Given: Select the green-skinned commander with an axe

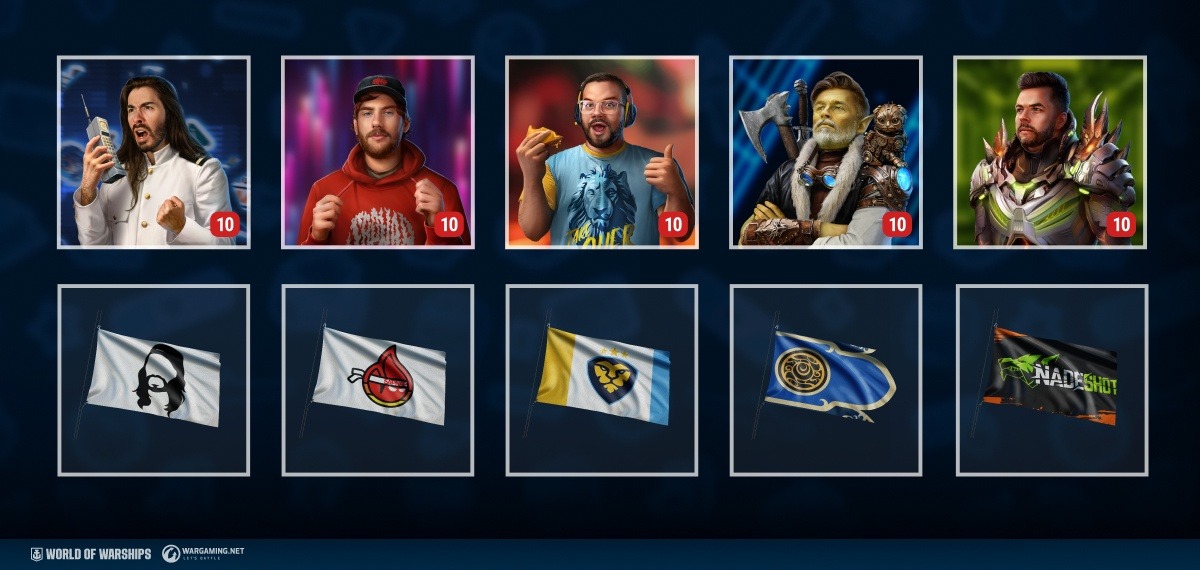Looking at the screenshot, I should (826, 152).
